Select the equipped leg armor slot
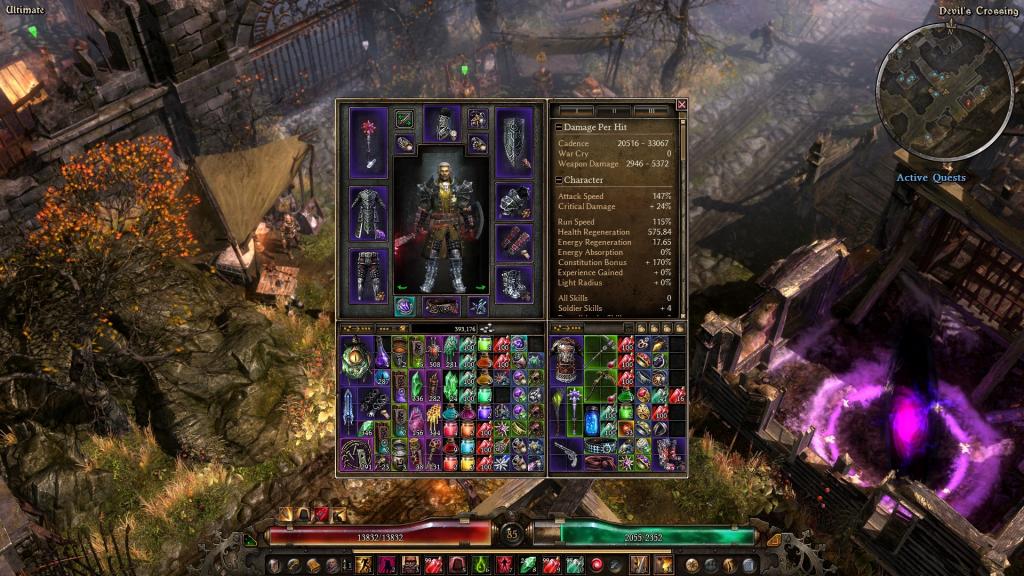The height and width of the screenshot is (576, 1024). pyautogui.click(x=367, y=275)
